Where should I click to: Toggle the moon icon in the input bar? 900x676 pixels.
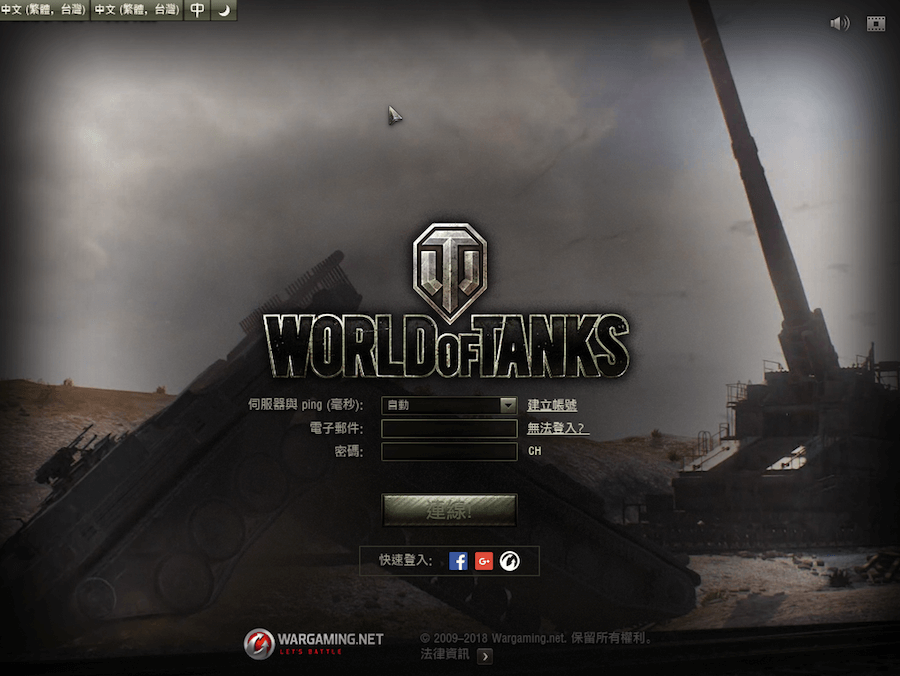tap(224, 10)
